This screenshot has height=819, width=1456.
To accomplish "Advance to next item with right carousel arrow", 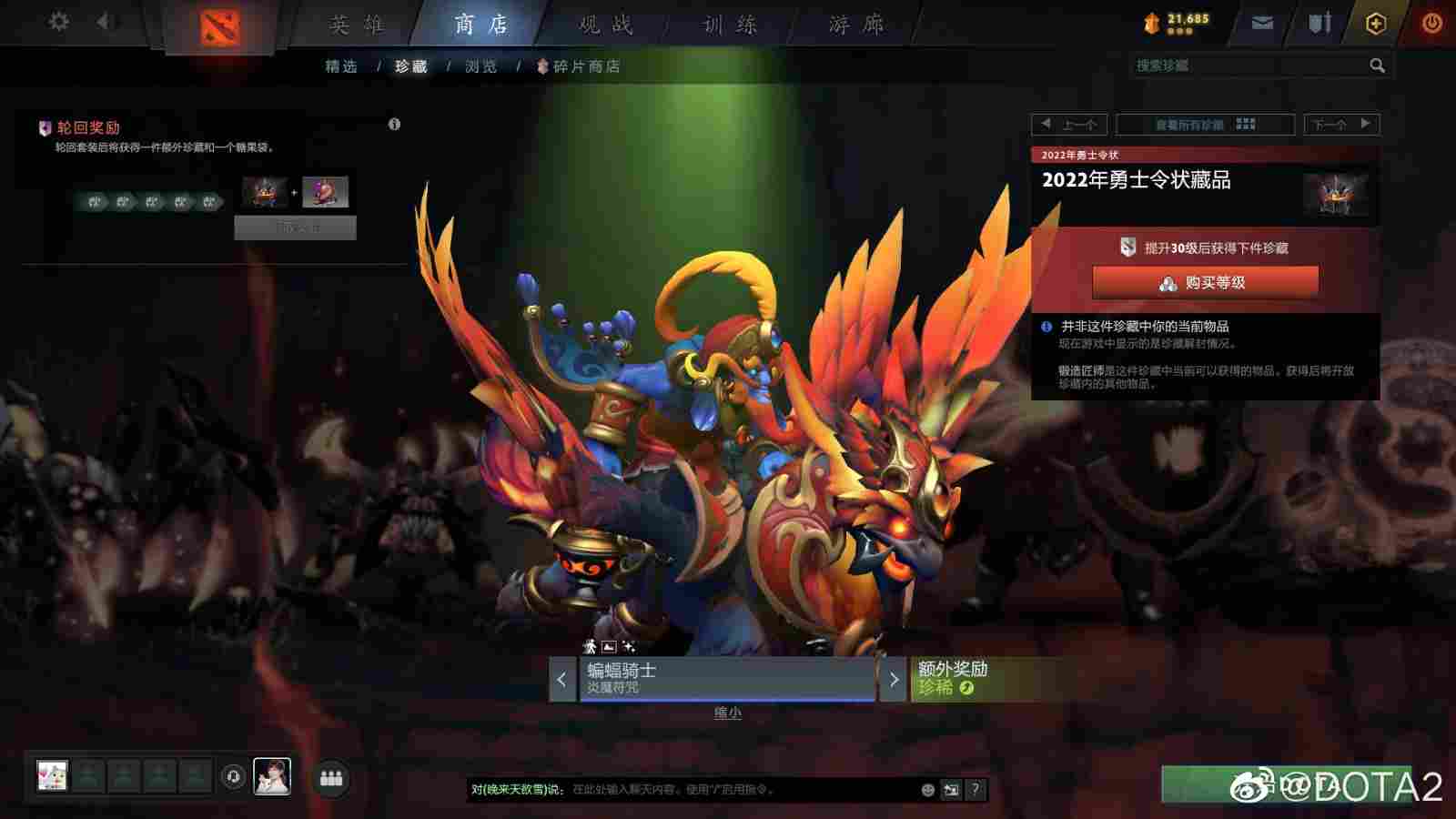I will (893, 680).
